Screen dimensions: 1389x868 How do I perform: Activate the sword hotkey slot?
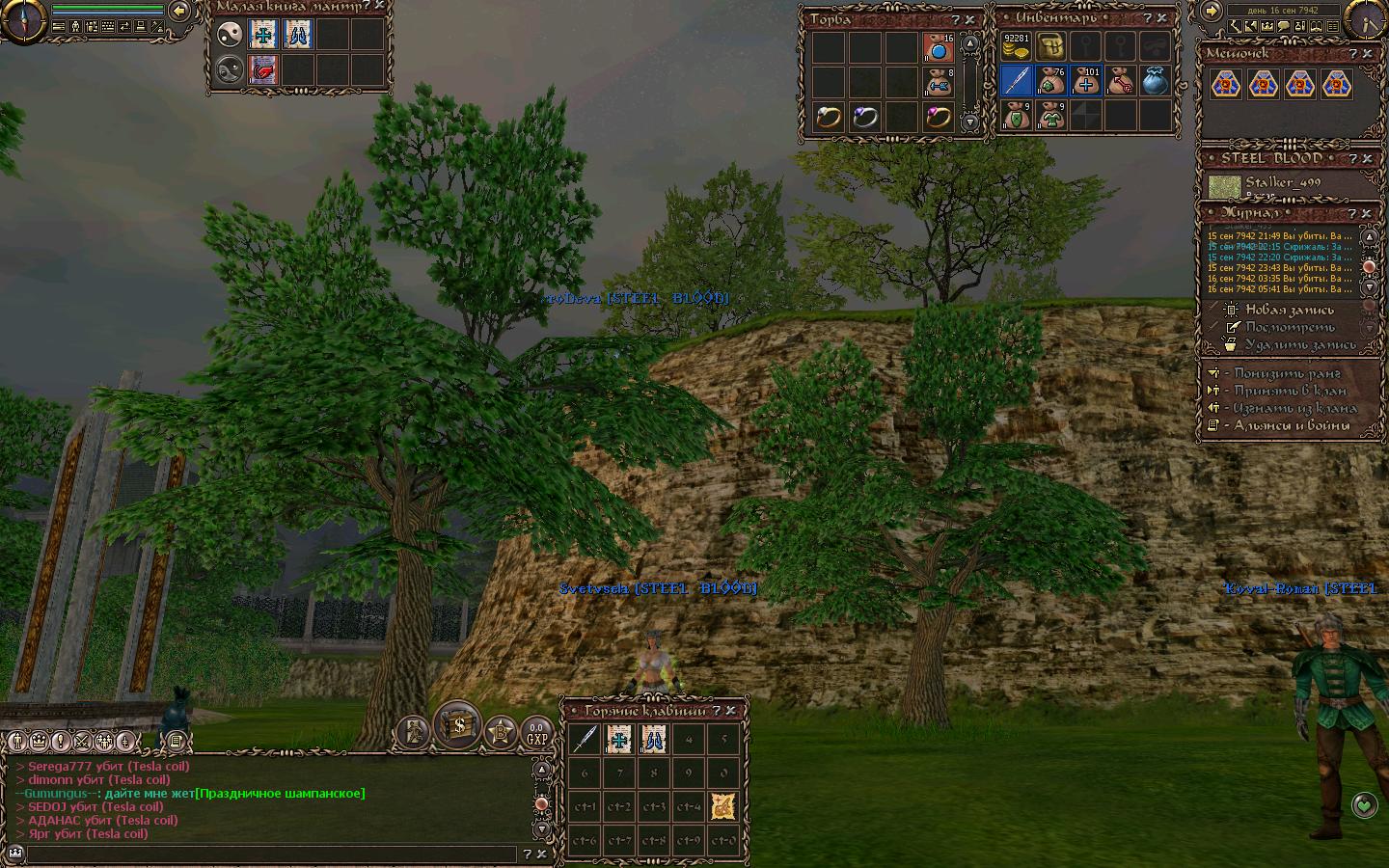click(584, 739)
